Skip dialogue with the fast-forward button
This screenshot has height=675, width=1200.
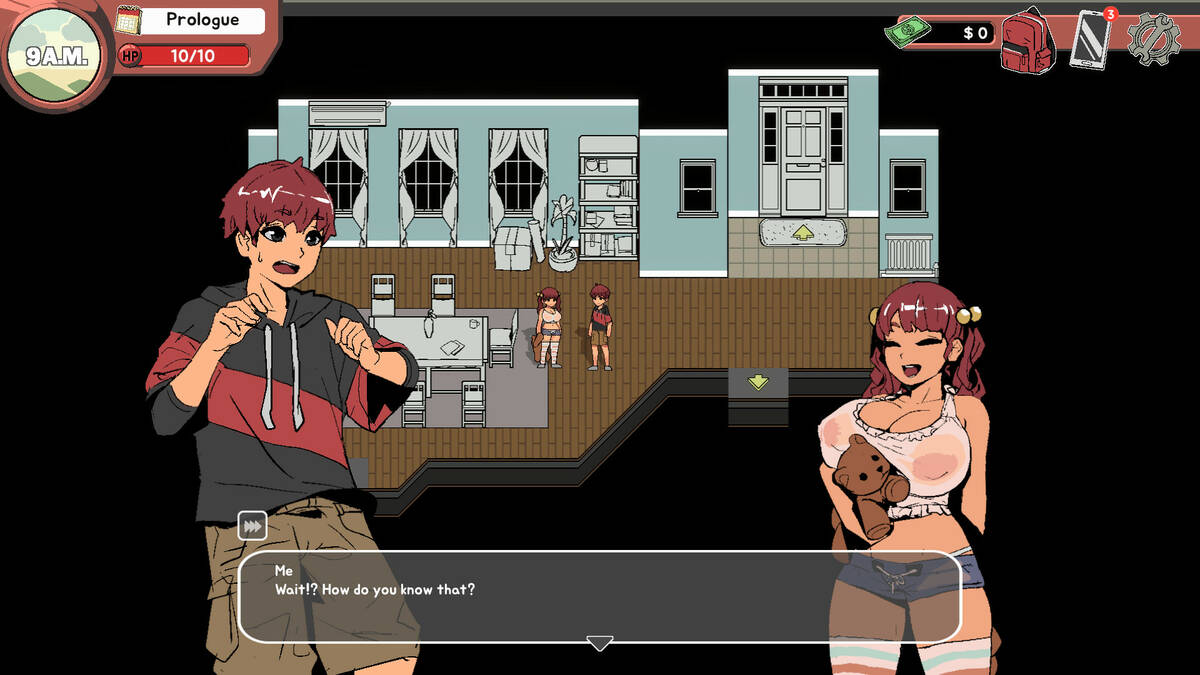pos(252,526)
